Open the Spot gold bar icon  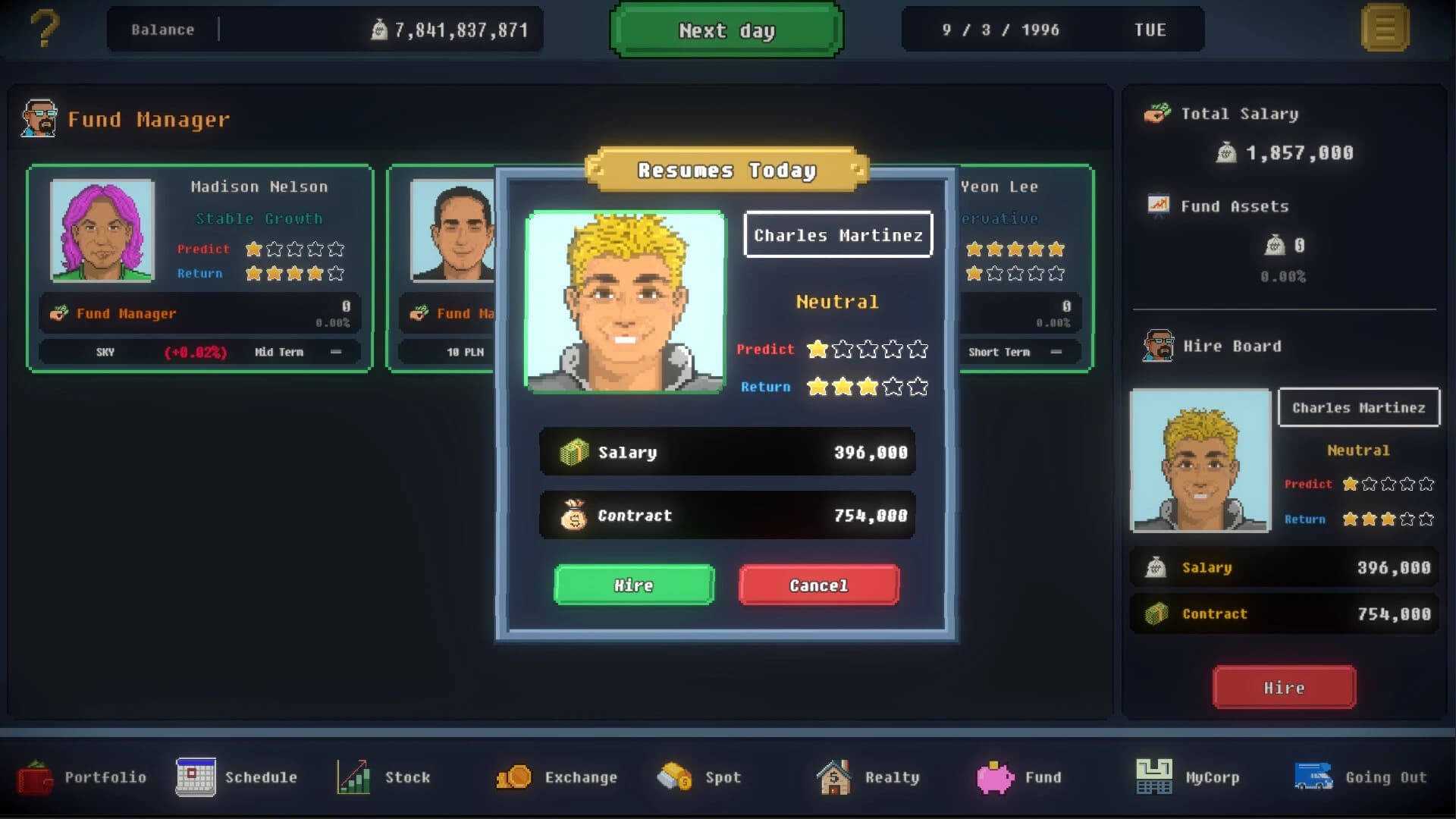pyautogui.click(x=673, y=777)
